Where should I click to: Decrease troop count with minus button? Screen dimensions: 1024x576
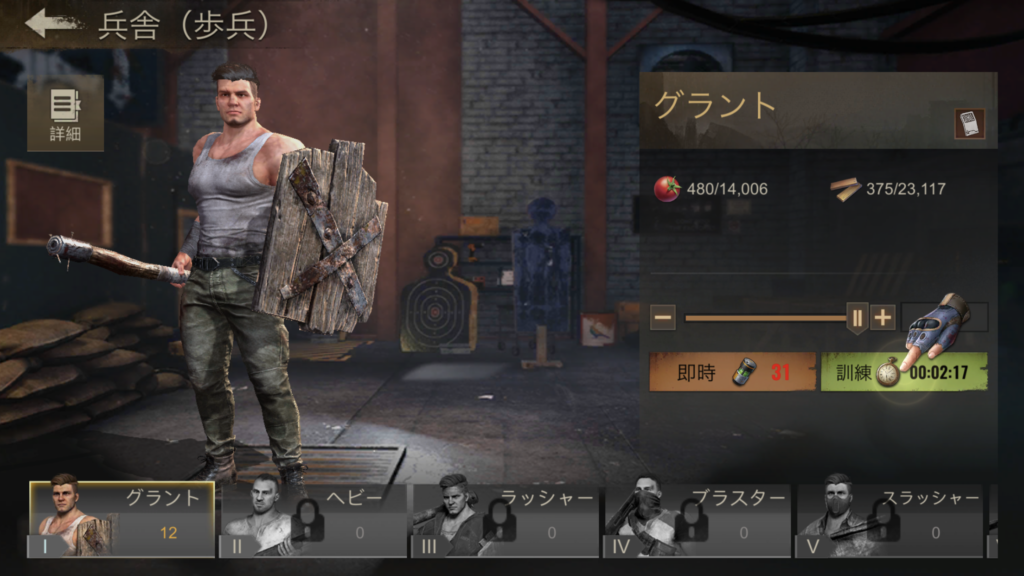tap(662, 318)
